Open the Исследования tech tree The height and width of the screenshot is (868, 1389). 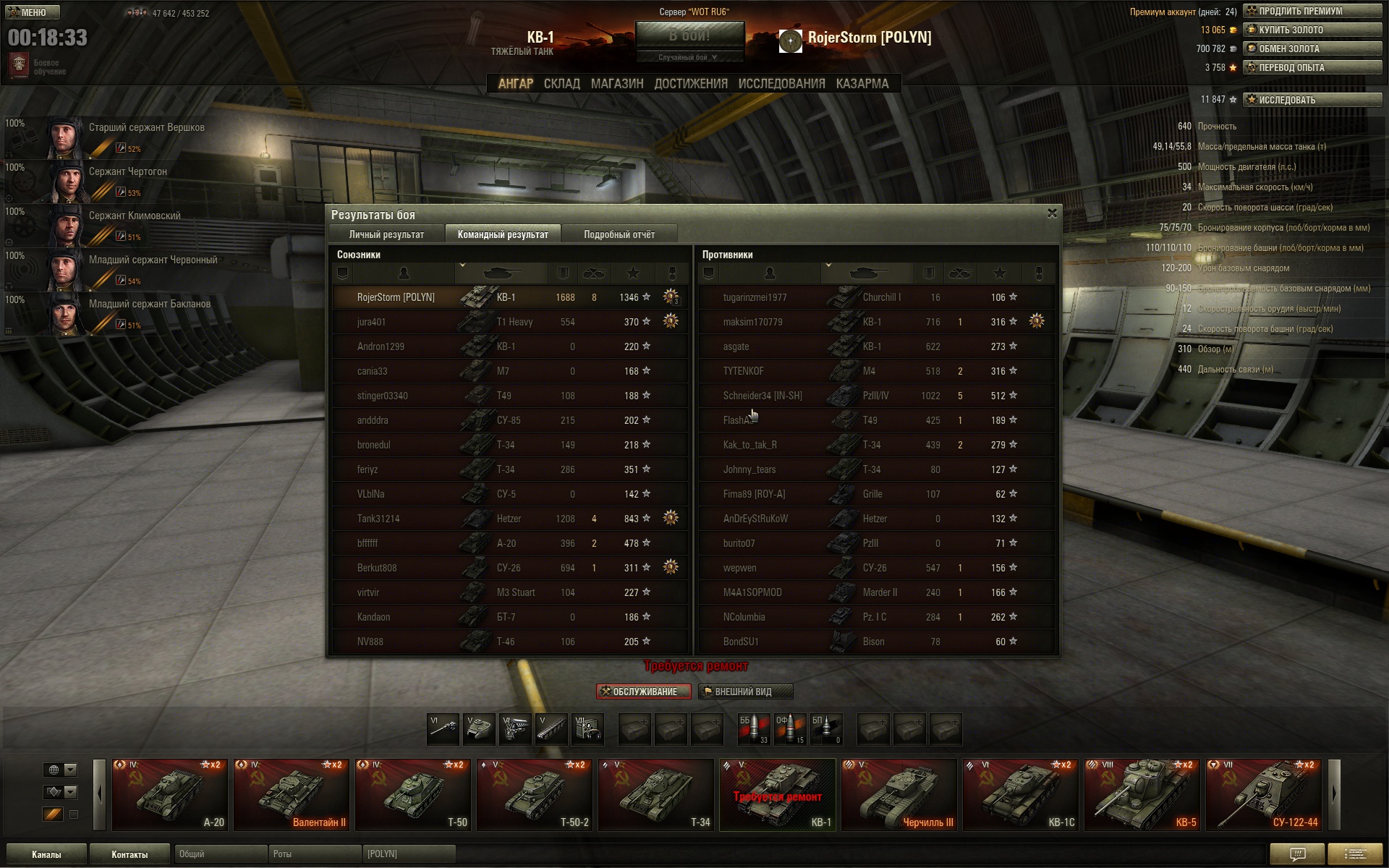[781, 84]
